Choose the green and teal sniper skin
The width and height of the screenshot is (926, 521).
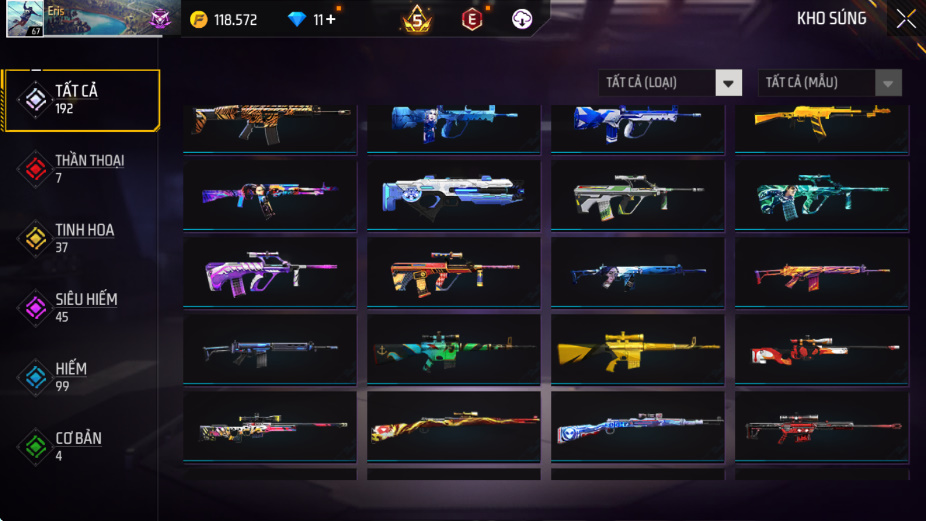[453, 350]
